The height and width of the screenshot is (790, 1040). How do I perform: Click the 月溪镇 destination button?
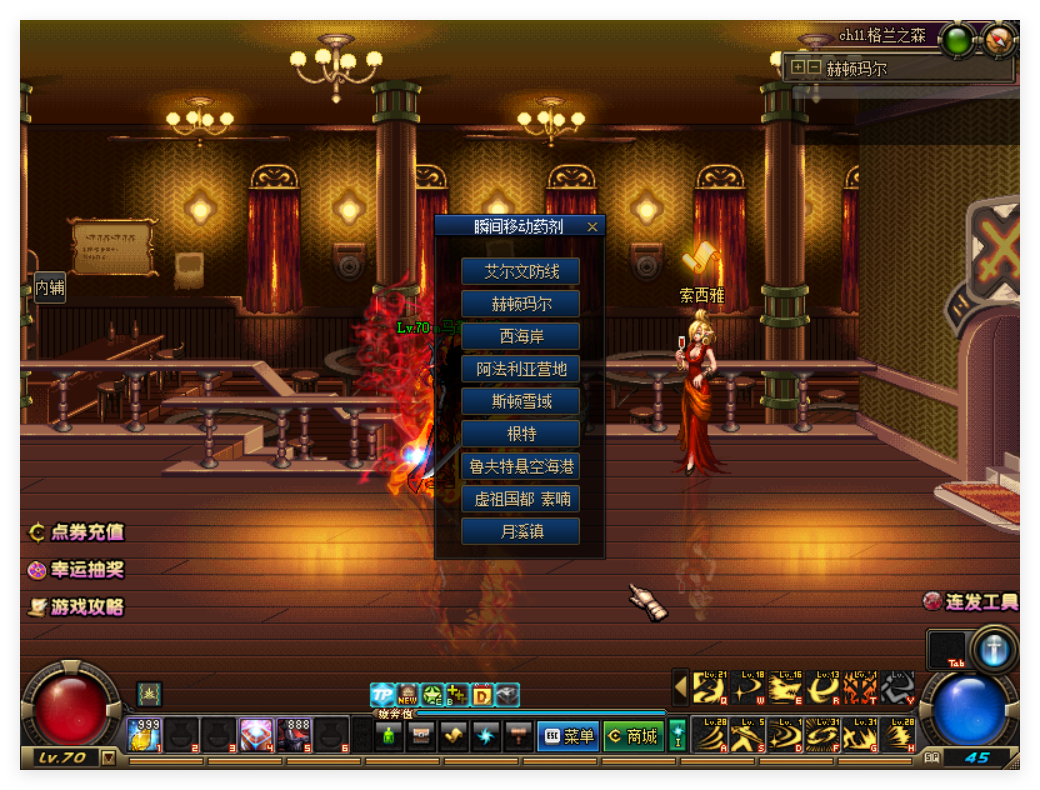point(520,531)
